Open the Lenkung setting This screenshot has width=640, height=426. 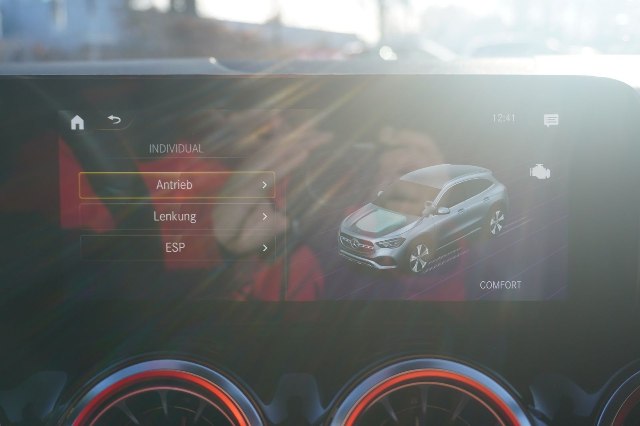pyautogui.click(x=176, y=216)
